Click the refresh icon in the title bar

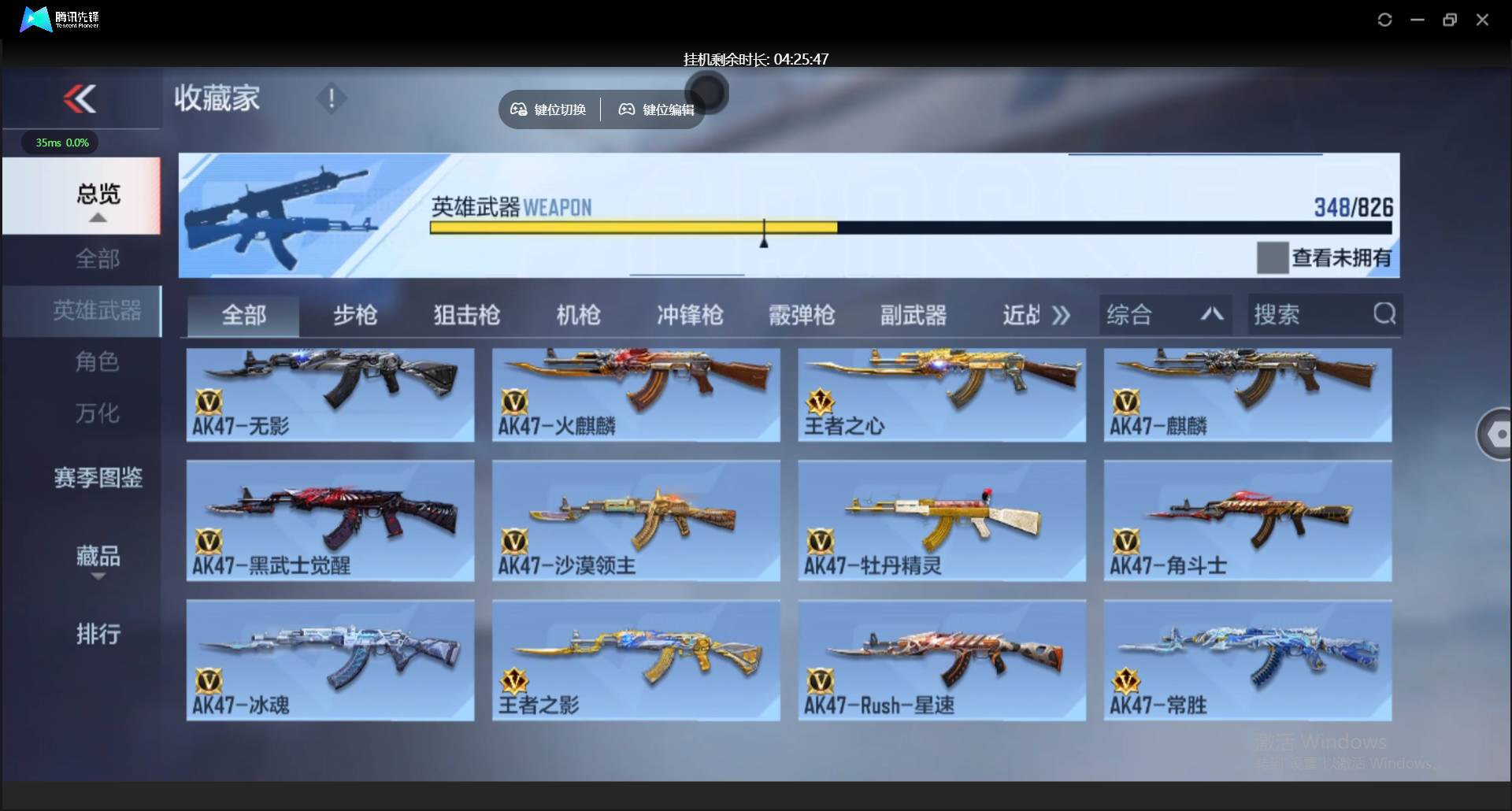click(x=1384, y=20)
